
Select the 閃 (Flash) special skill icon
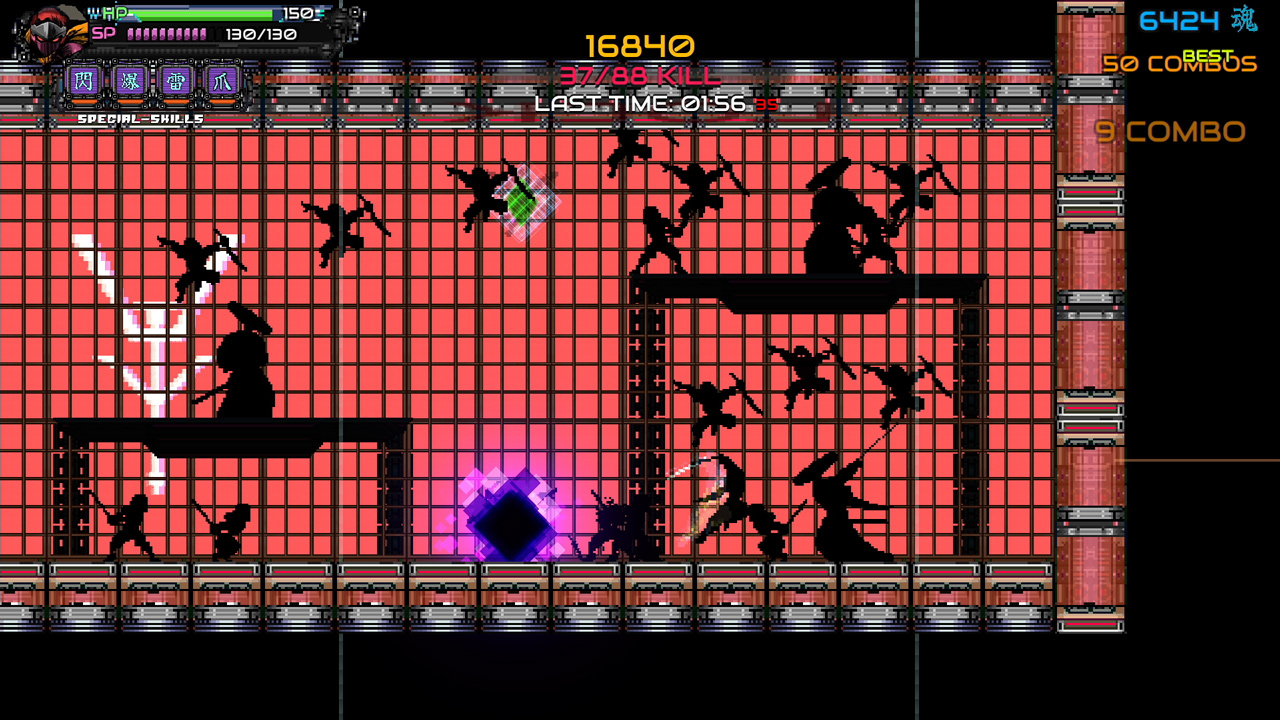(x=84, y=82)
